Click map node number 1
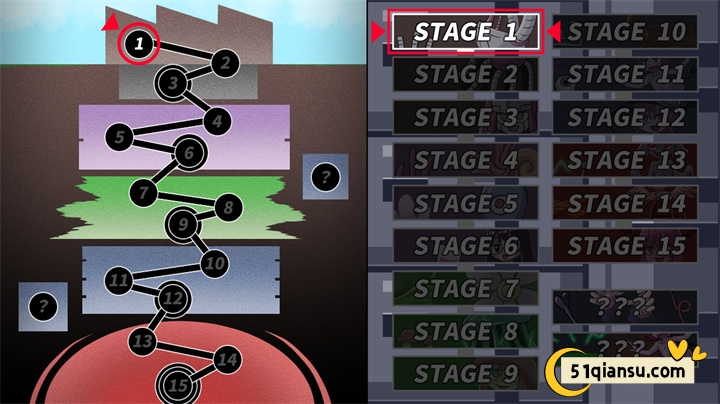This screenshot has width=720, height=404. pyautogui.click(x=141, y=42)
